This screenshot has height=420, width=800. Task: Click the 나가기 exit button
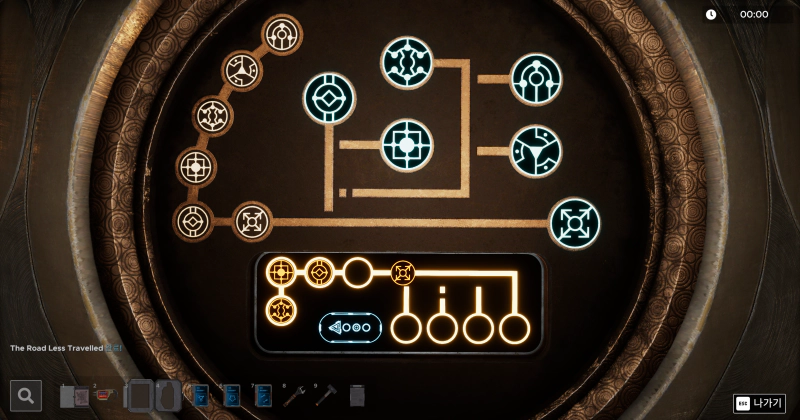759,403
